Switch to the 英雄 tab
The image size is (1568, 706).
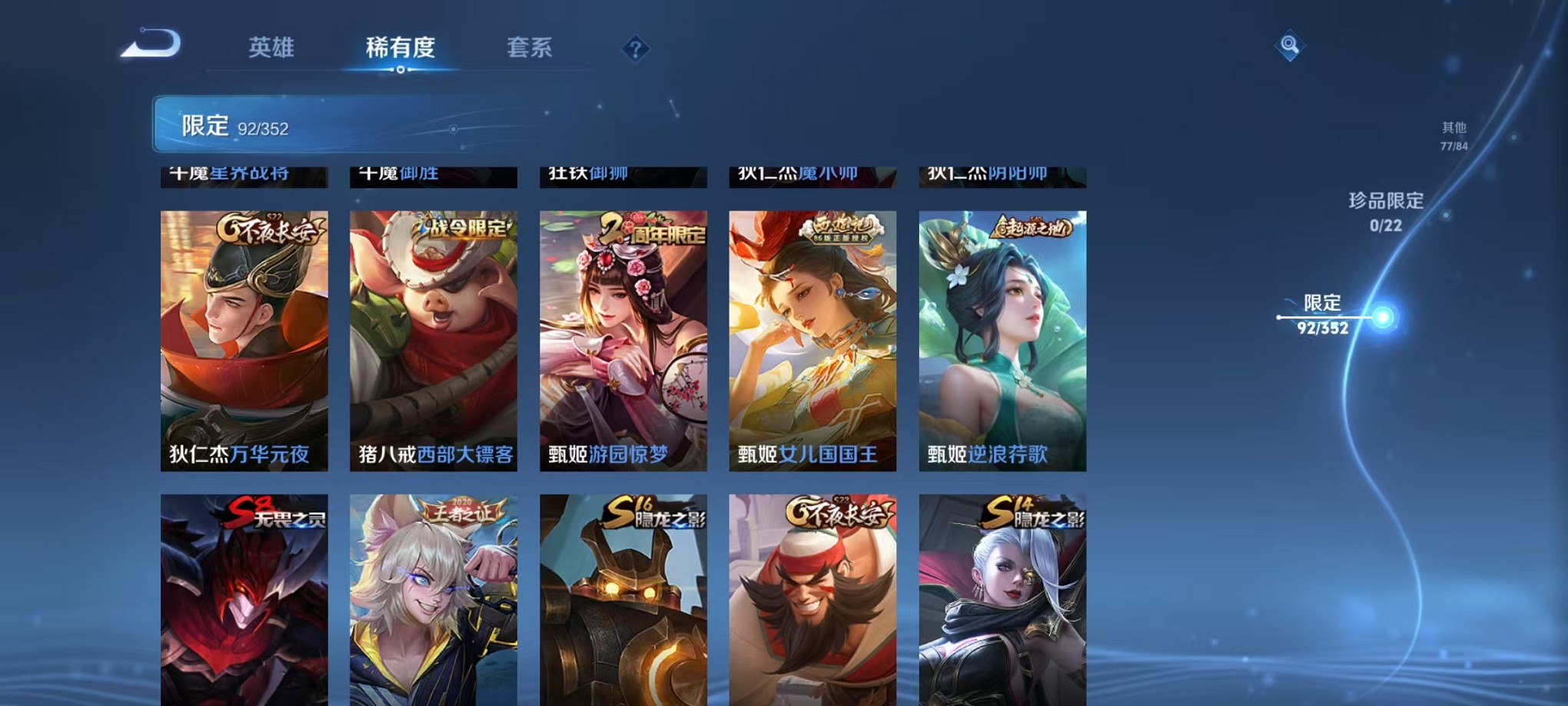click(272, 46)
